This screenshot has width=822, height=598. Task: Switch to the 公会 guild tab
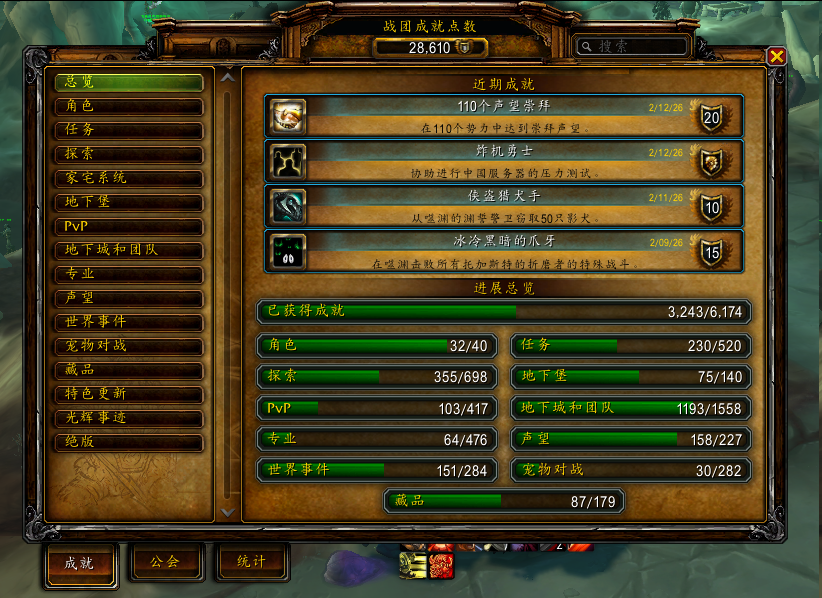[x=166, y=562]
